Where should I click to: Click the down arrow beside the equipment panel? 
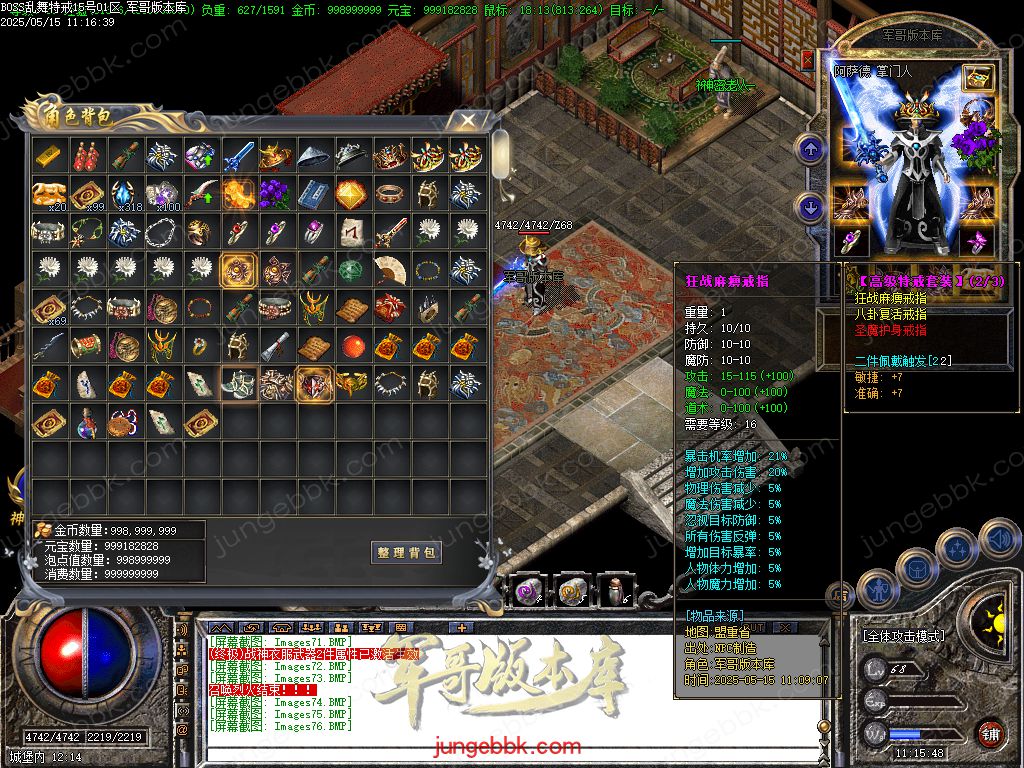coord(809,208)
